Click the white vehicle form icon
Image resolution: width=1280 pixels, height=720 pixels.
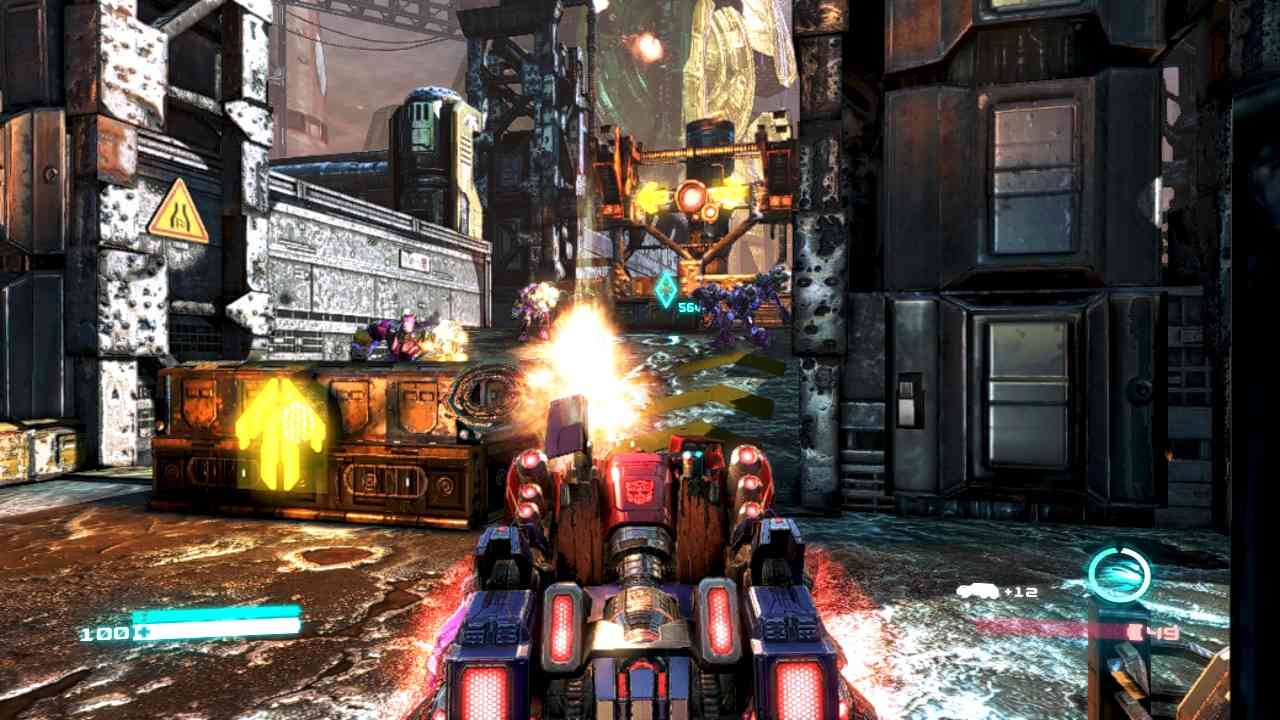coord(977,591)
